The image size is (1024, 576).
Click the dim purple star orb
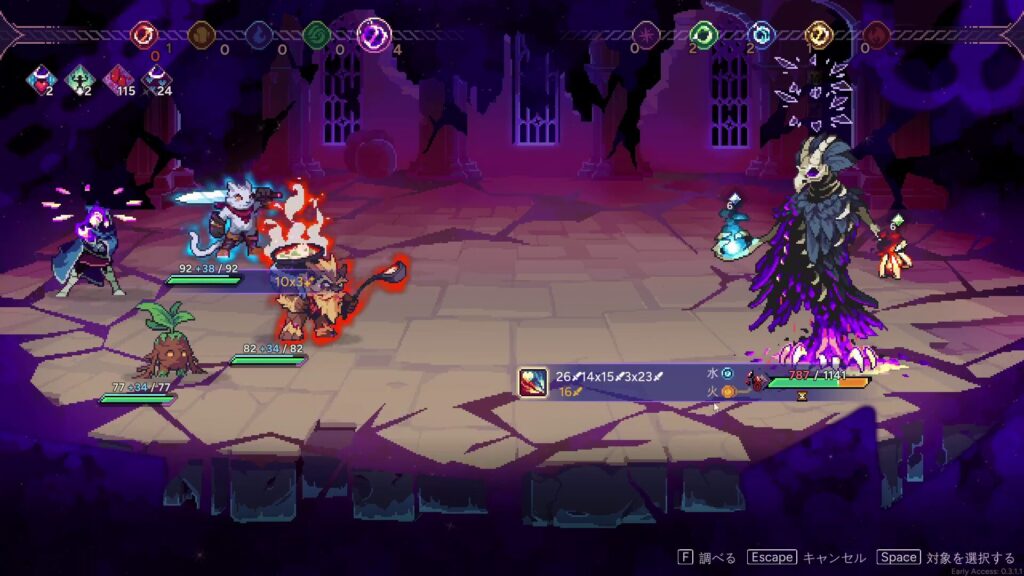point(648,36)
